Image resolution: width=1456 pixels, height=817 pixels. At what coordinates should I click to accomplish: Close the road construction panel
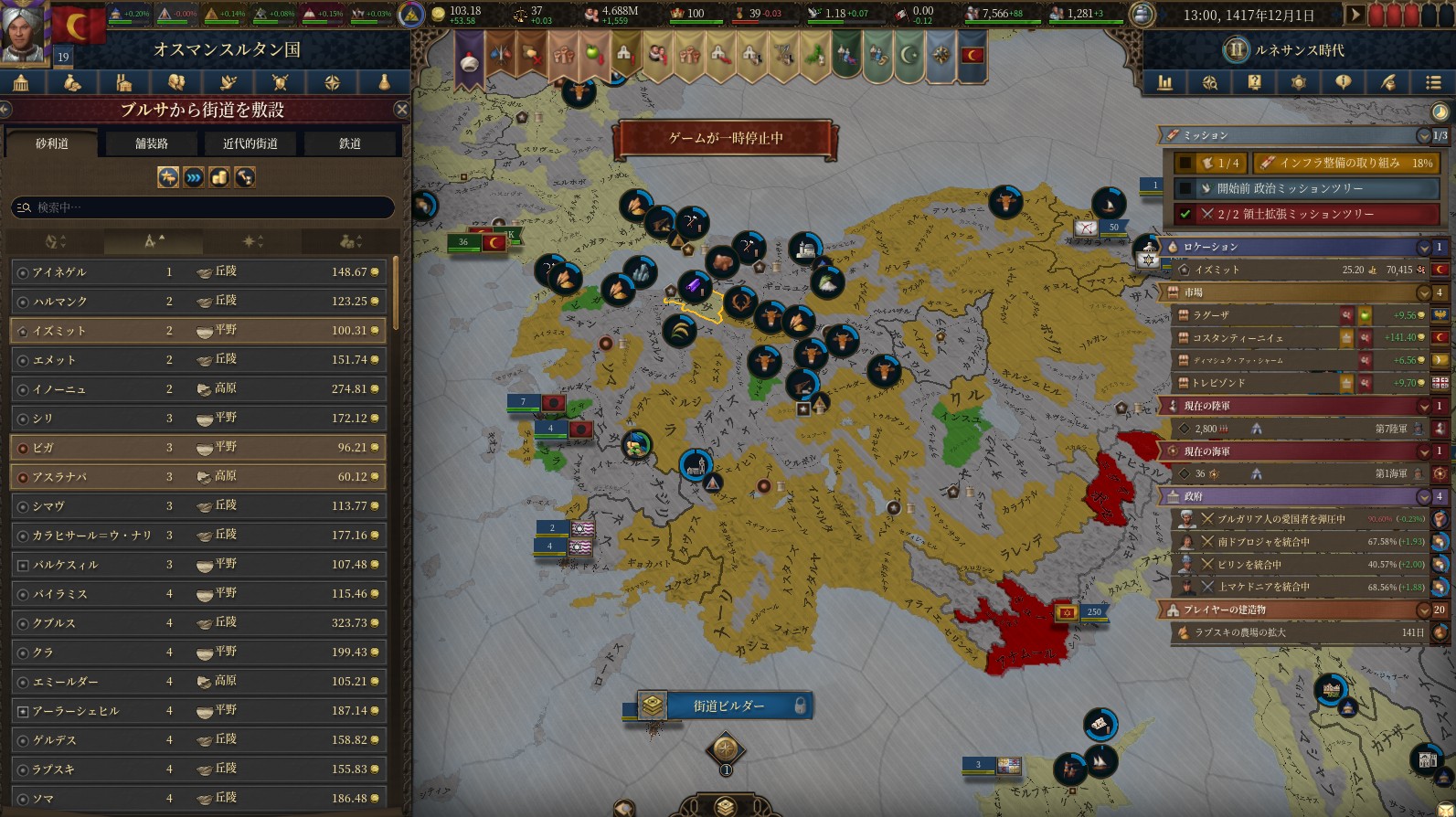(401, 110)
